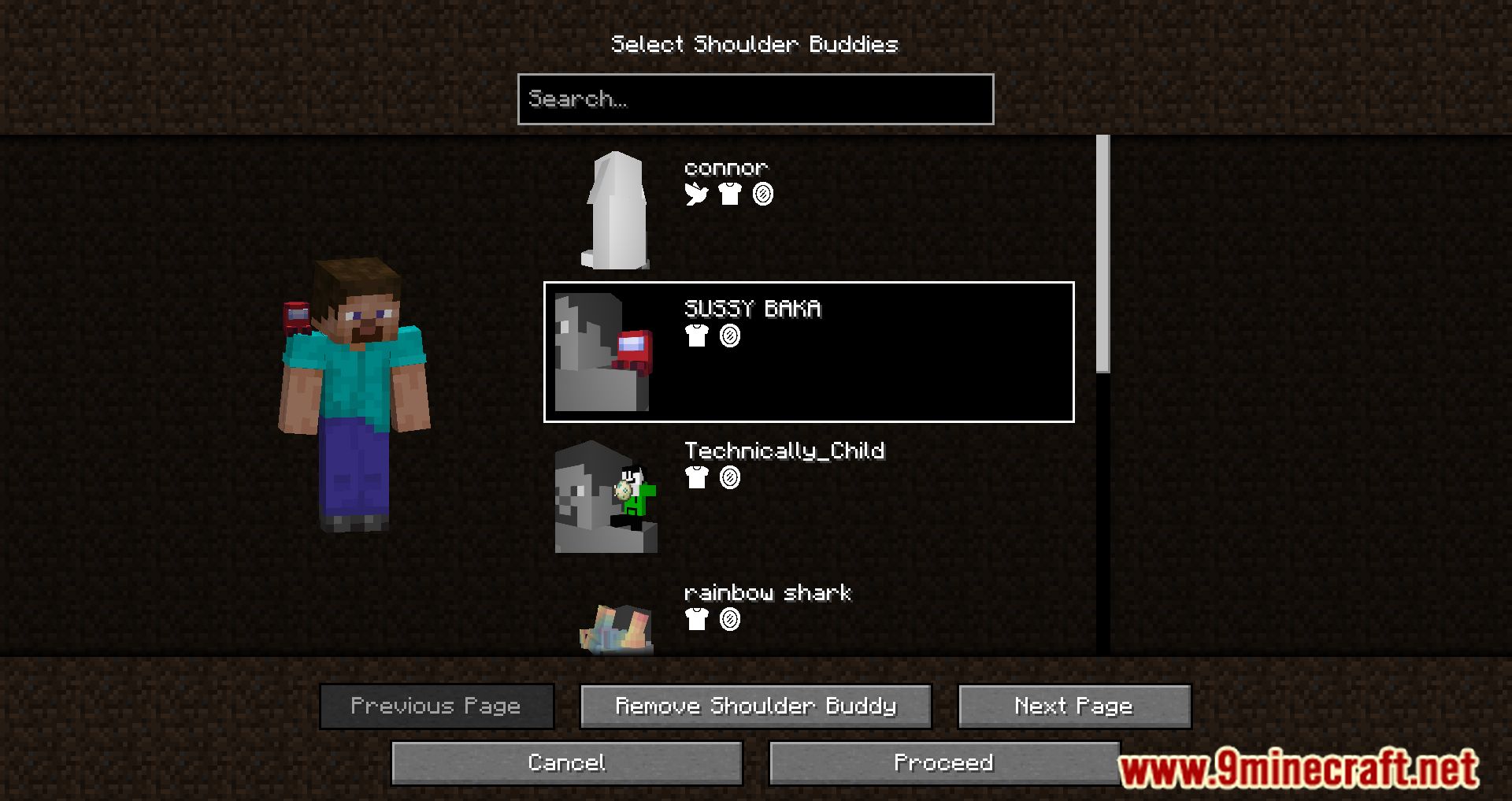Viewport: 1512px width, 801px height.
Task: Click the shirt icon under SUSSY BAKA
Action: click(x=696, y=337)
